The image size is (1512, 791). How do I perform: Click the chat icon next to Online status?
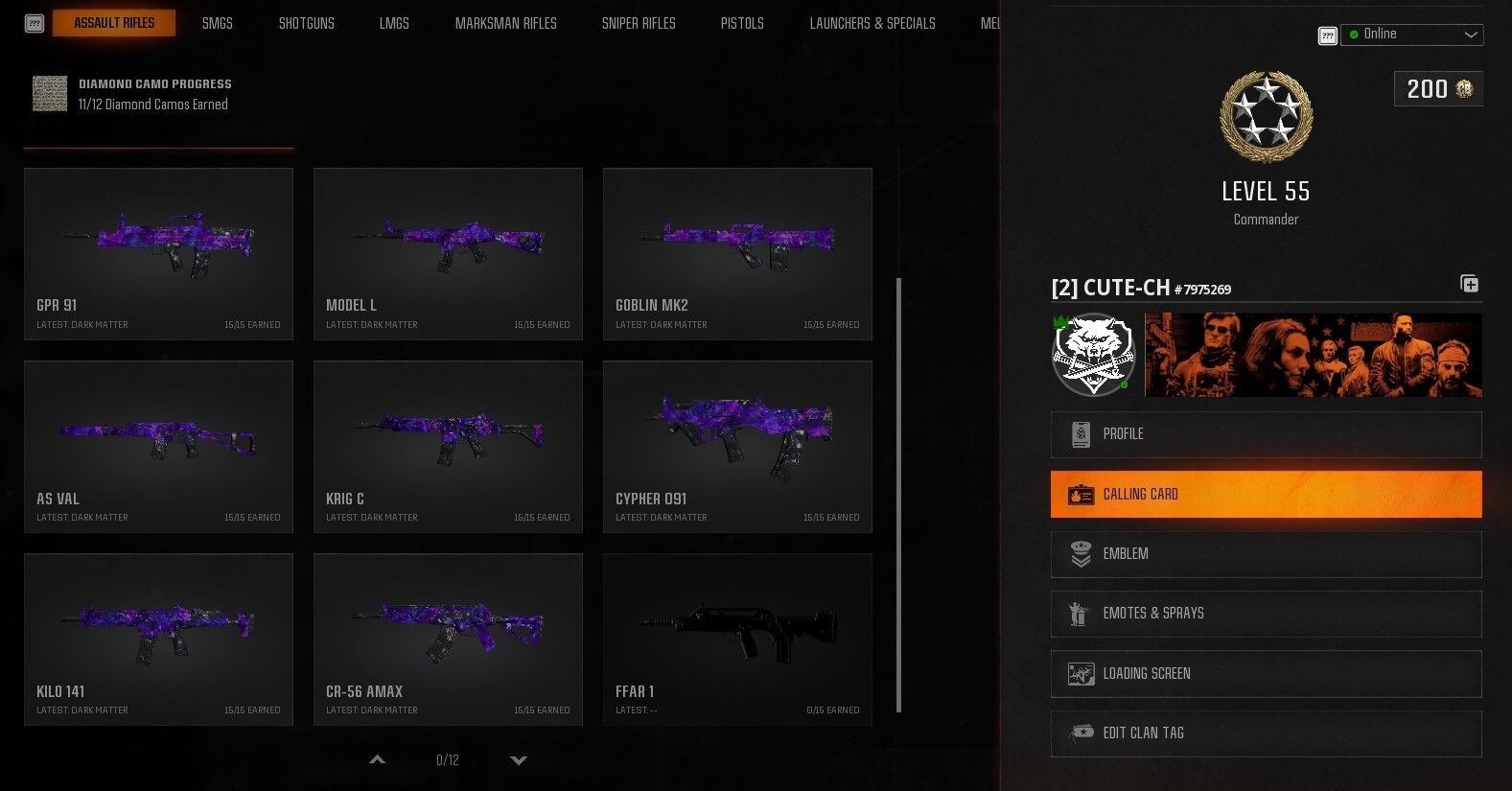pyautogui.click(x=1327, y=35)
